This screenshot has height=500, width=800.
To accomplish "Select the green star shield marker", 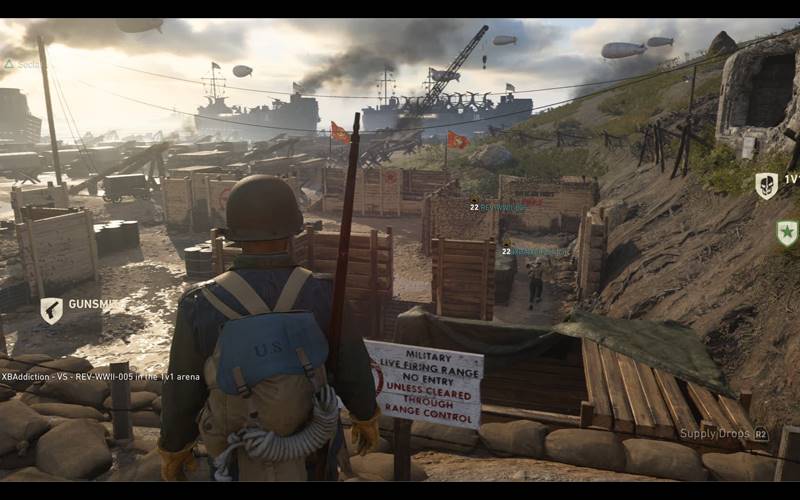I will point(787,233).
